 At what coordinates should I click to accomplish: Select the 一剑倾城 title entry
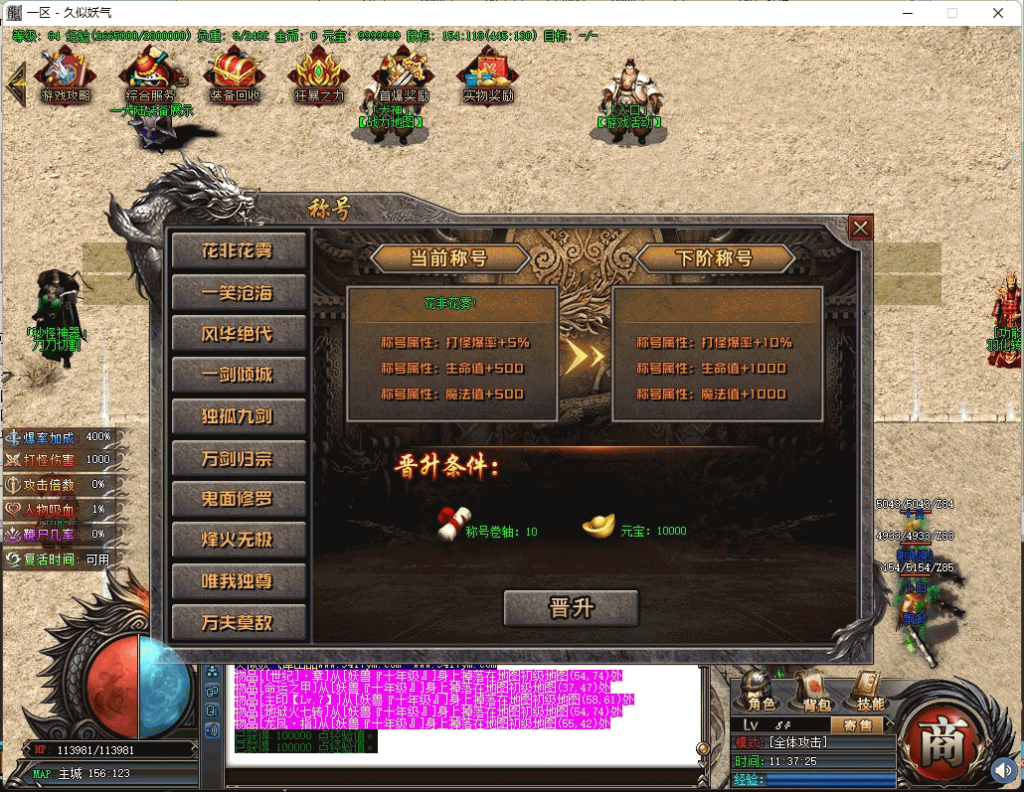pyautogui.click(x=238, y=375)
